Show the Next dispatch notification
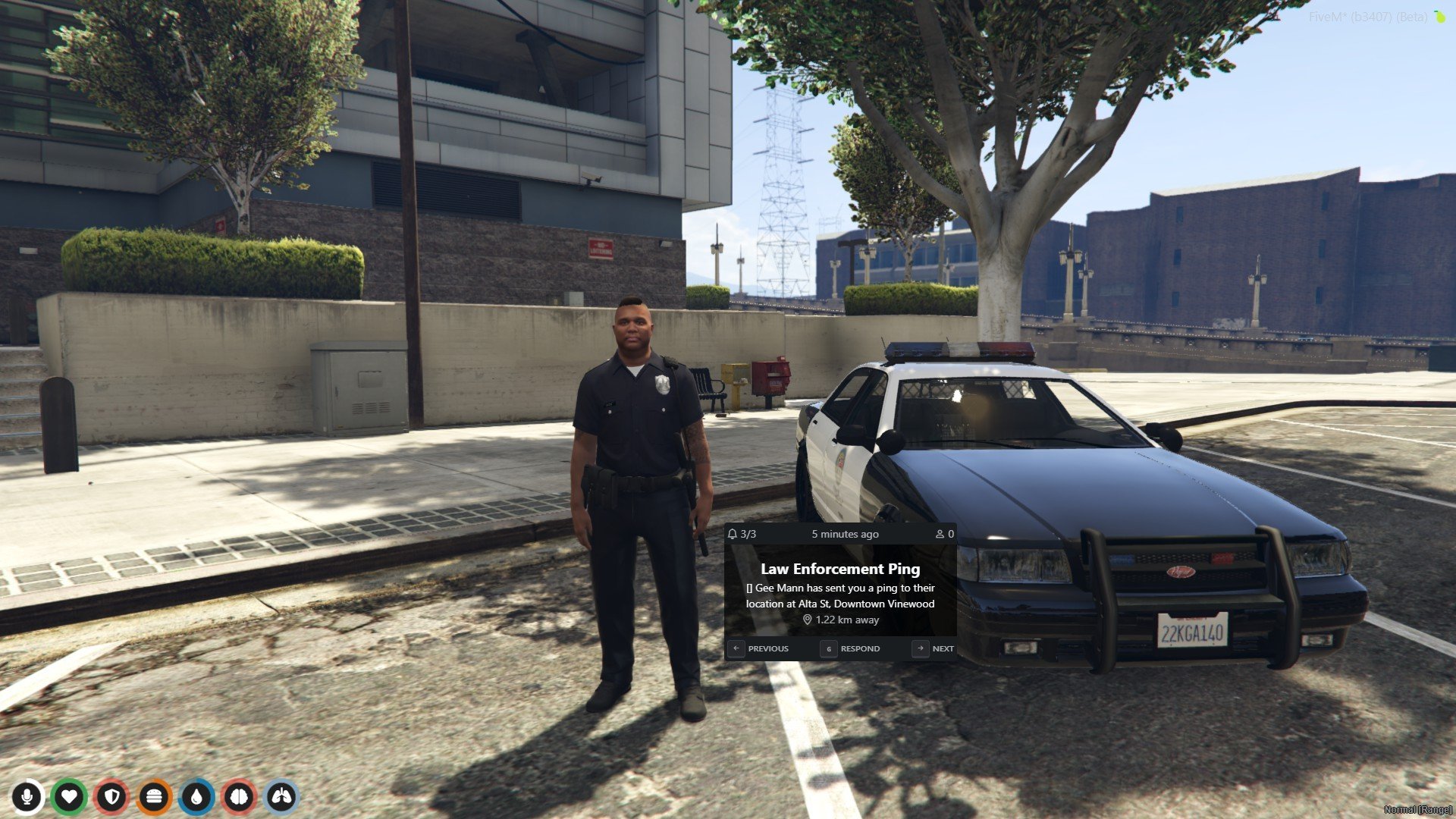The width and height of the screenshot is (1456, 819). point(934,648)
